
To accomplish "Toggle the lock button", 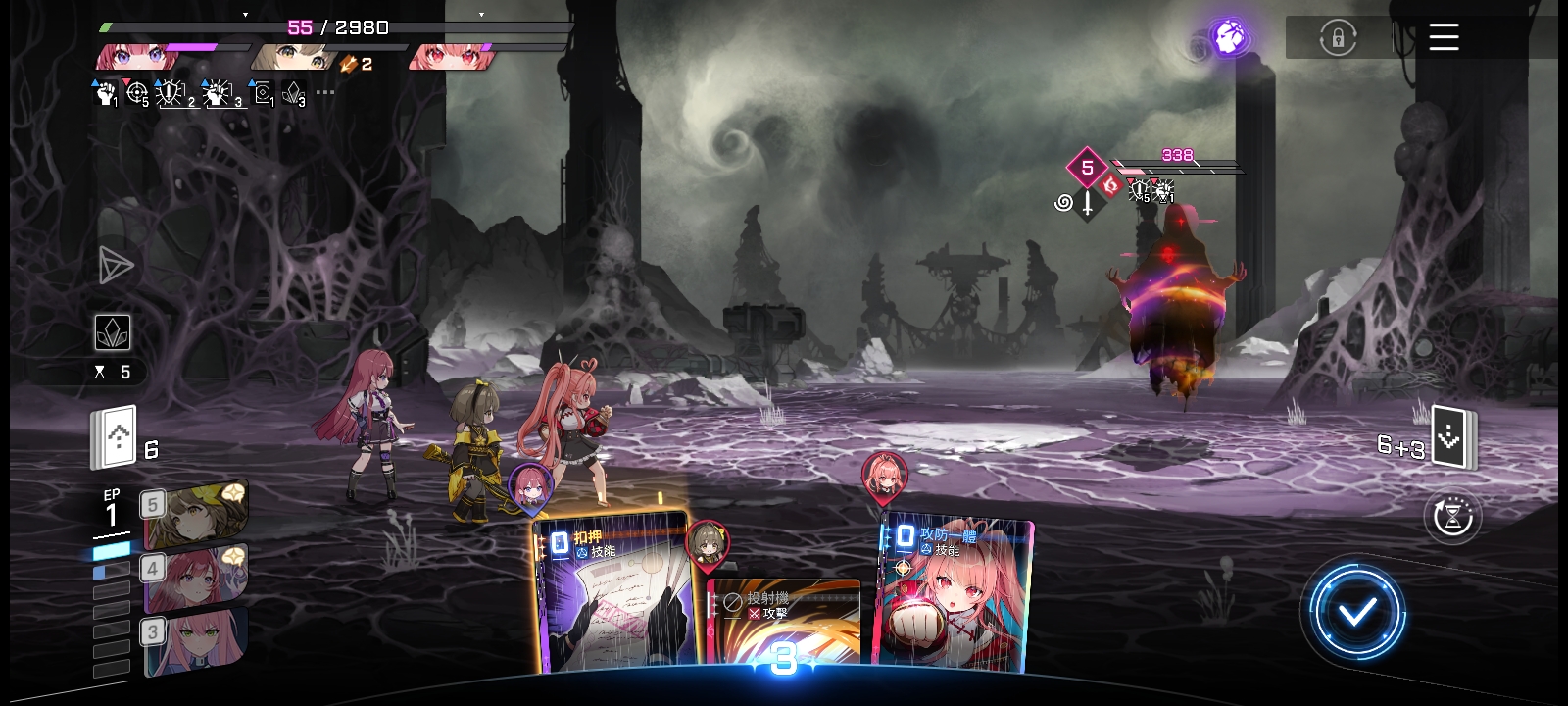I will (x=1338, y=39).
